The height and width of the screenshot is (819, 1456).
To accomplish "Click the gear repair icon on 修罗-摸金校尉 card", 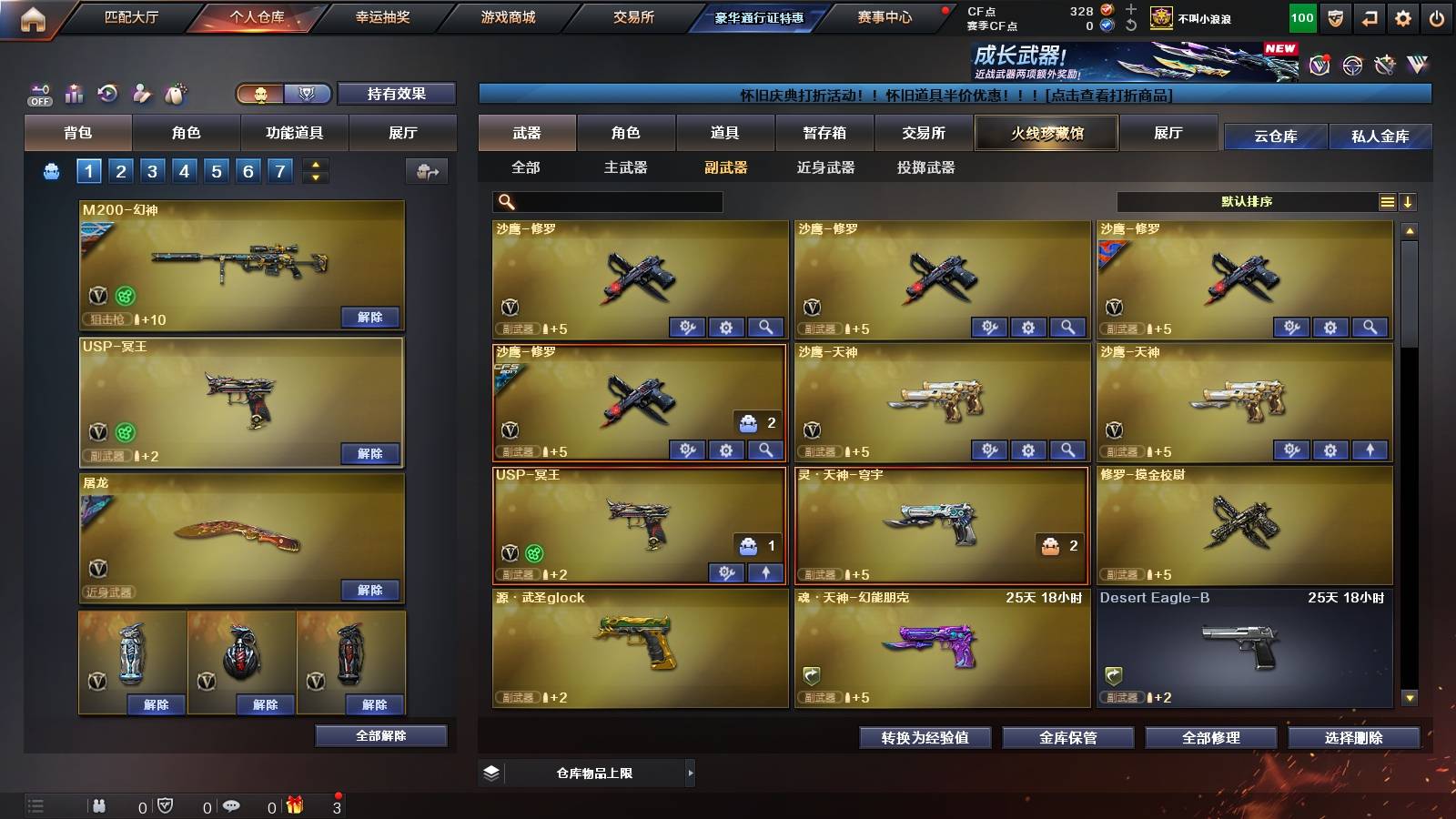I will point(1331,571).
